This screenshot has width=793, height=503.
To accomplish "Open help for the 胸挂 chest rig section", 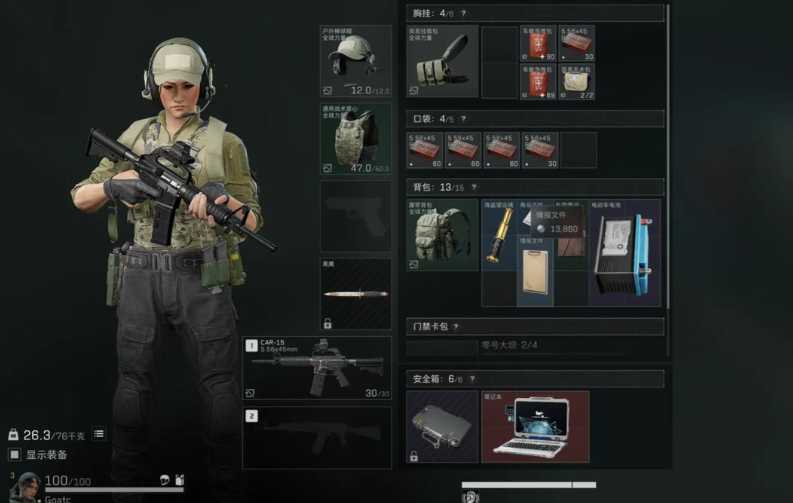I will click(463, 13).
